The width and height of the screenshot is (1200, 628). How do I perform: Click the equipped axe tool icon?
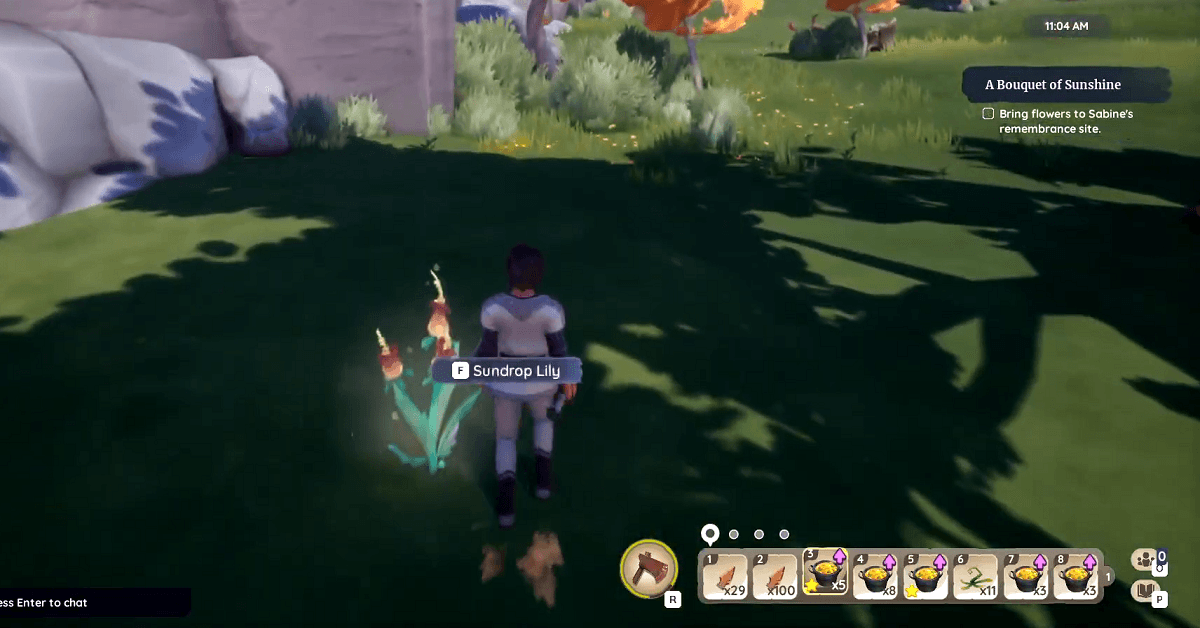click(x=649, y=568)
